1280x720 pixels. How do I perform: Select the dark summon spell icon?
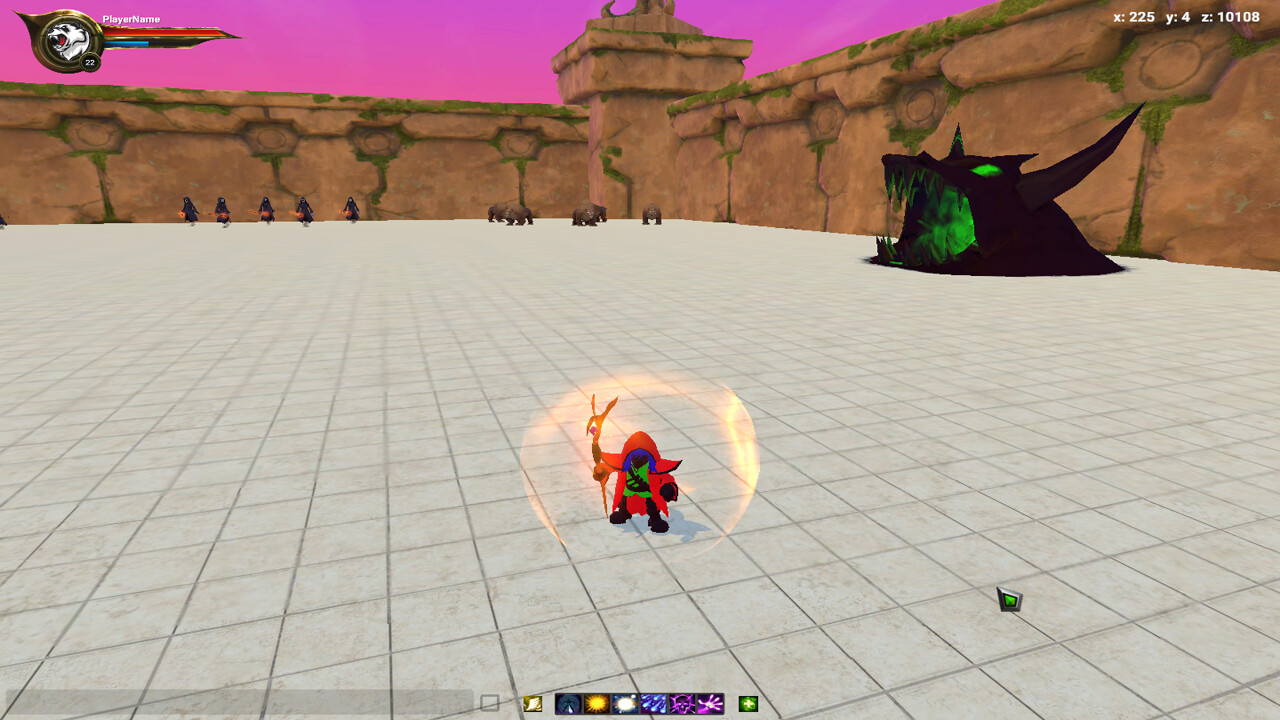[x=569, y=703]
